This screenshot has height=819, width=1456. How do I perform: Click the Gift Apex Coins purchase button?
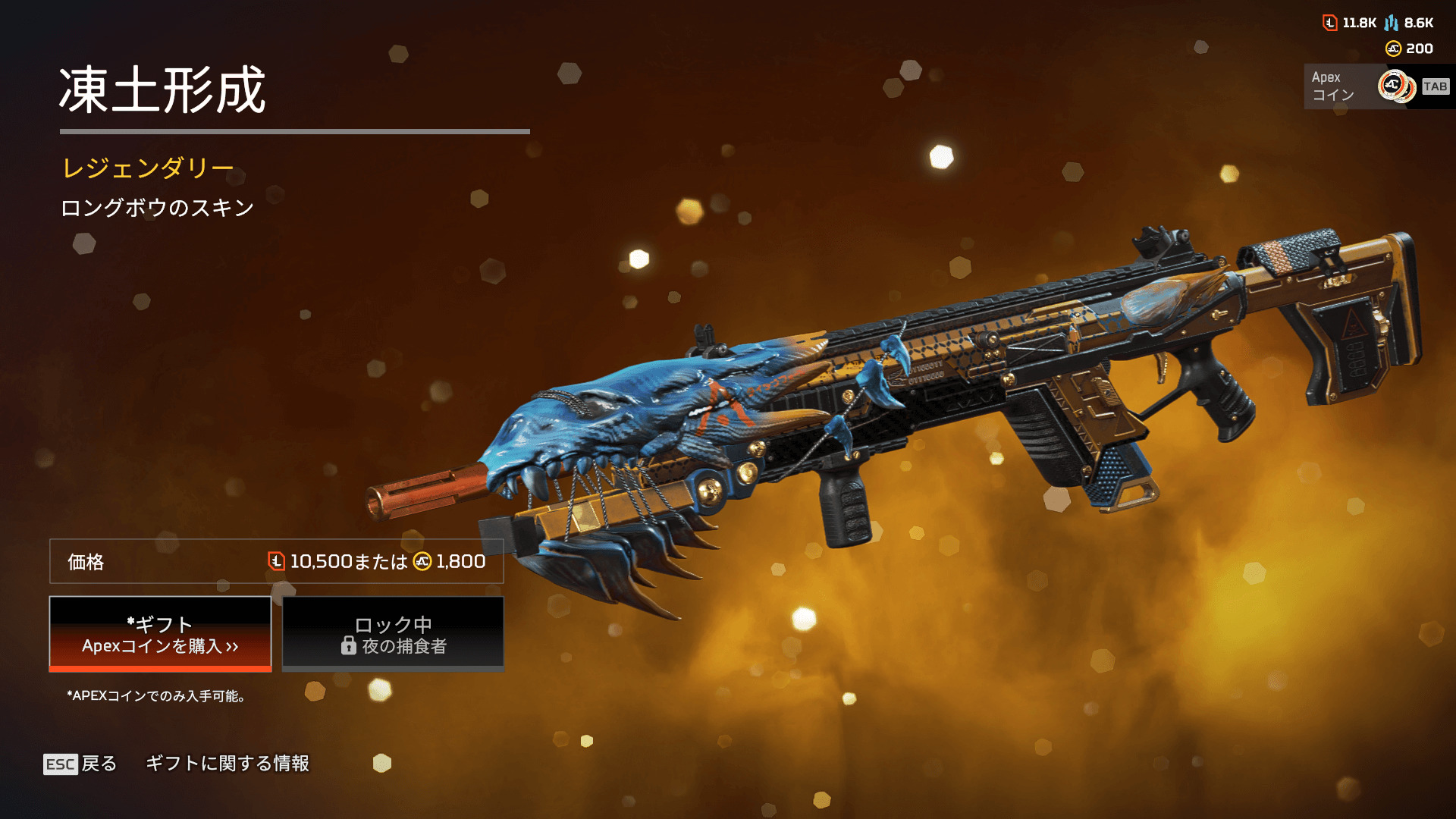[x=160, y=634]
